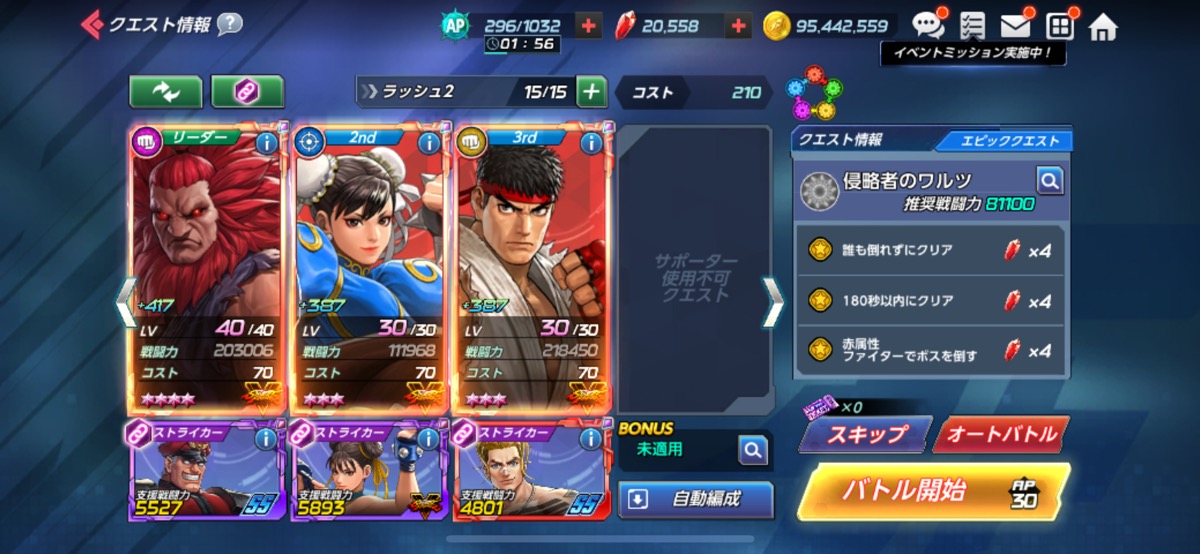Switch to next team with right arrow
Image resolution: width=1200 pixels, height=554 pixels.
pos(773,302)
